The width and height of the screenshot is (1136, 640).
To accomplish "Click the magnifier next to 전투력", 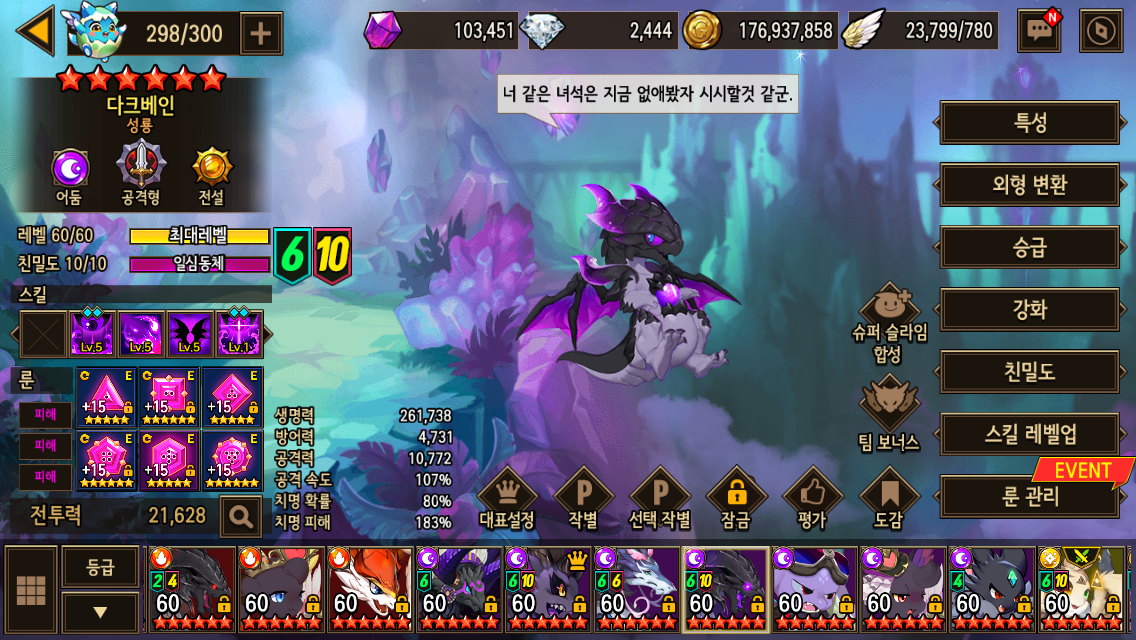I will pyautogui.click(x=240, y=516).
